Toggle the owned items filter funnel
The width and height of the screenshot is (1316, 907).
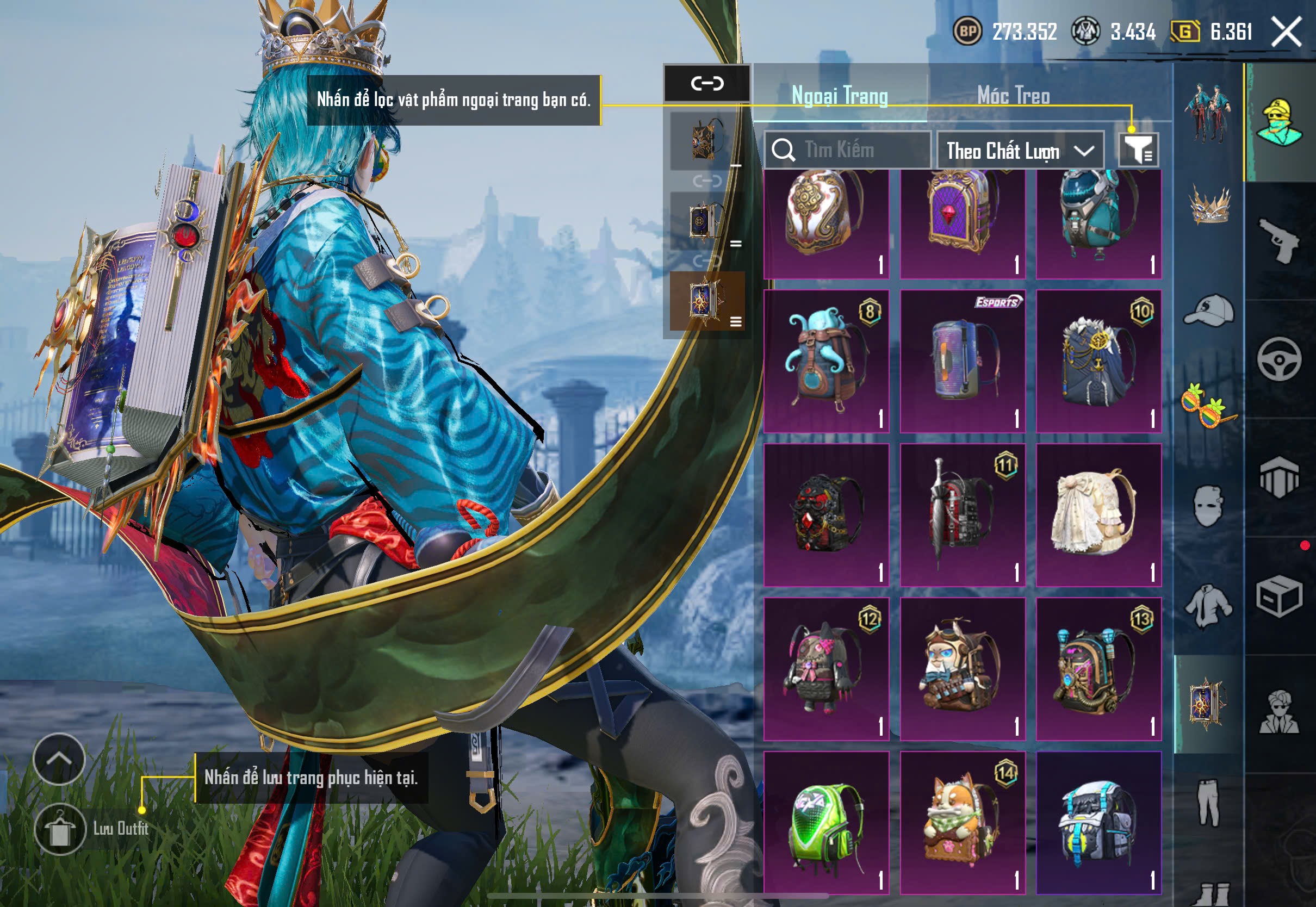tap(1138, 150)
